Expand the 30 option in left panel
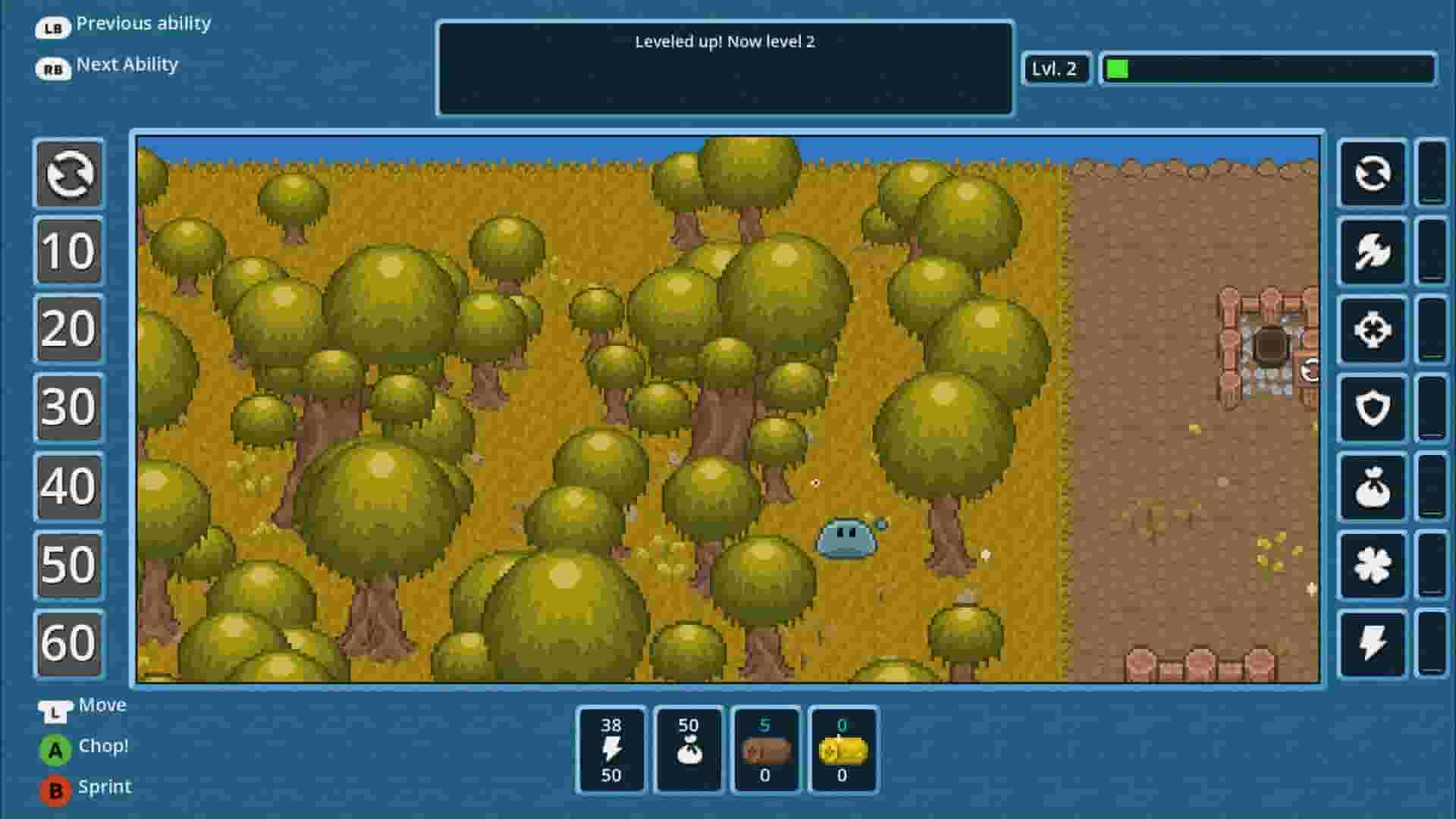Image resolution: width=1456 pixels, height=819 pixels. click(68, 409)
